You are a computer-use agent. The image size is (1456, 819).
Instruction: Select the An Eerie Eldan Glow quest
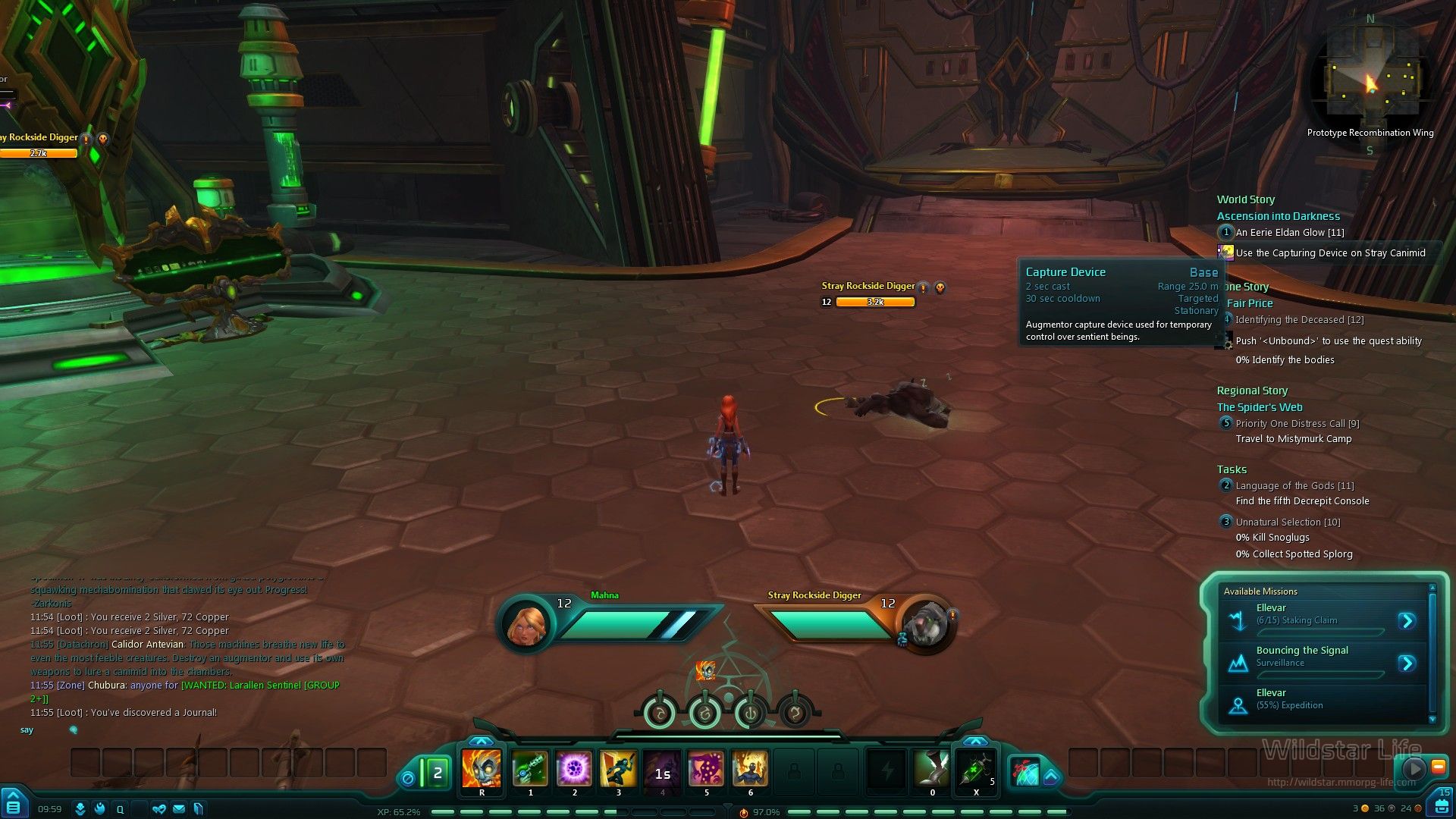coord(1289,233)
